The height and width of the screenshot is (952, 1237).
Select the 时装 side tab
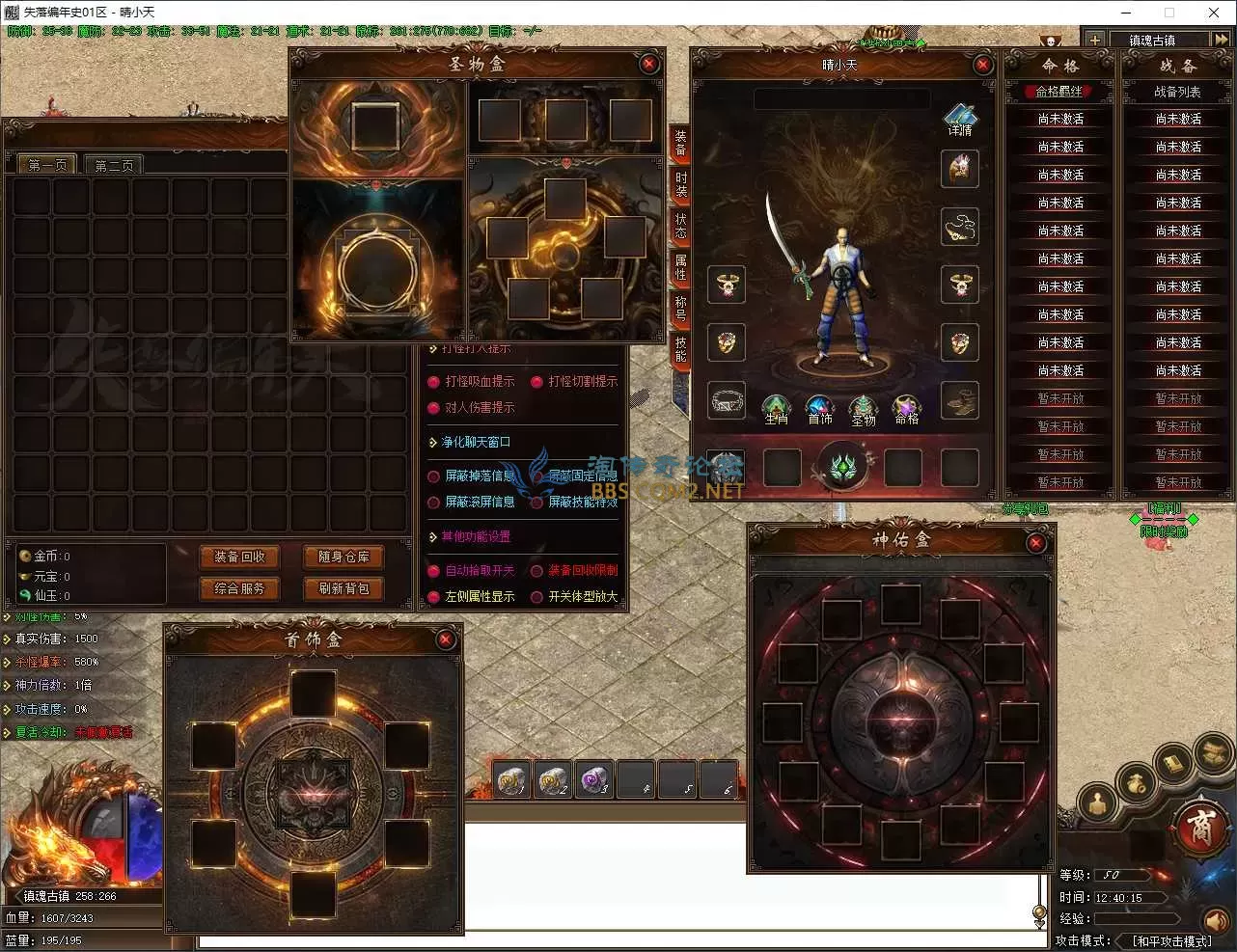680,183
